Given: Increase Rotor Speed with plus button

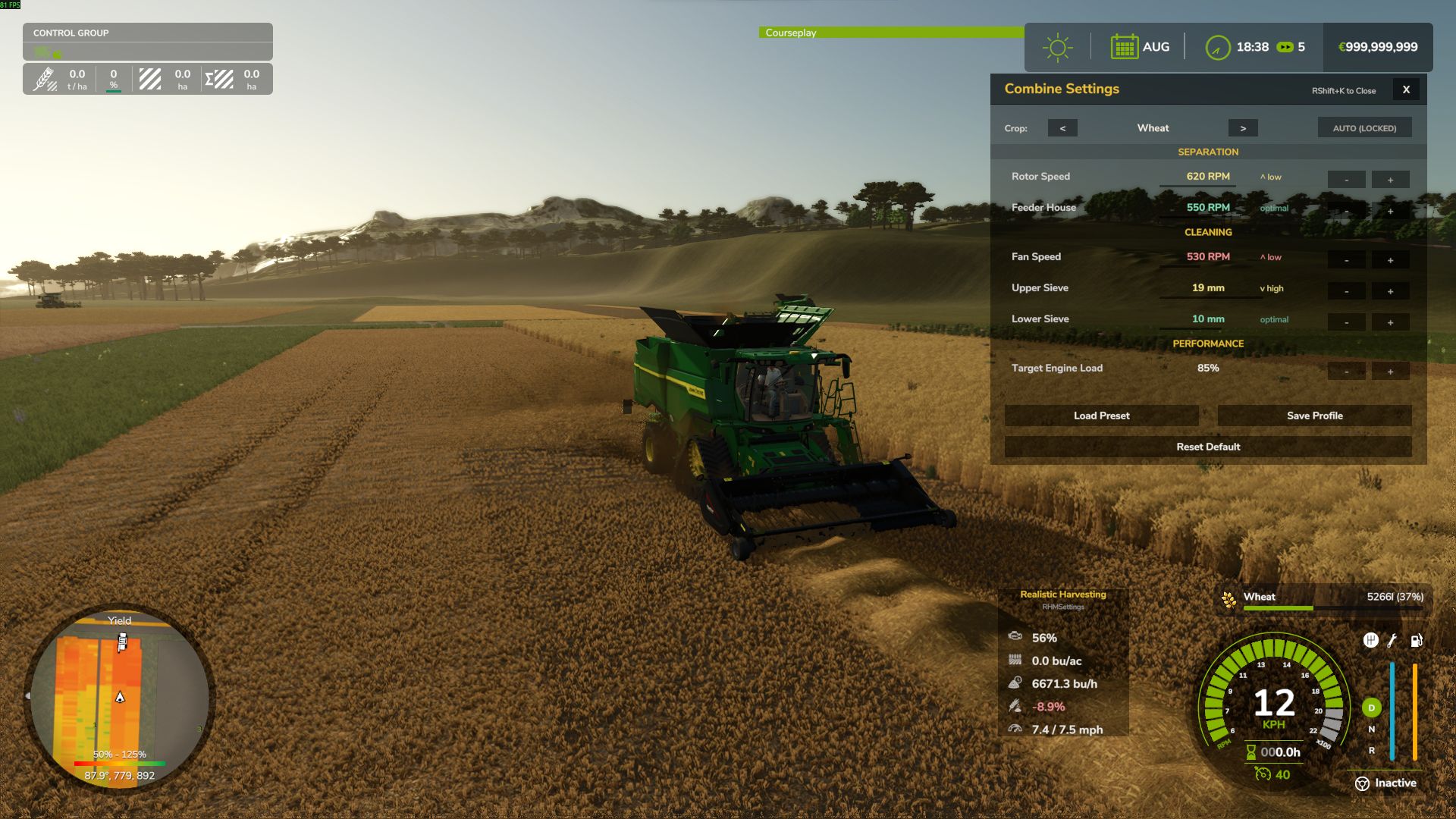Looking at the screenshot, I should (1390, 179).
